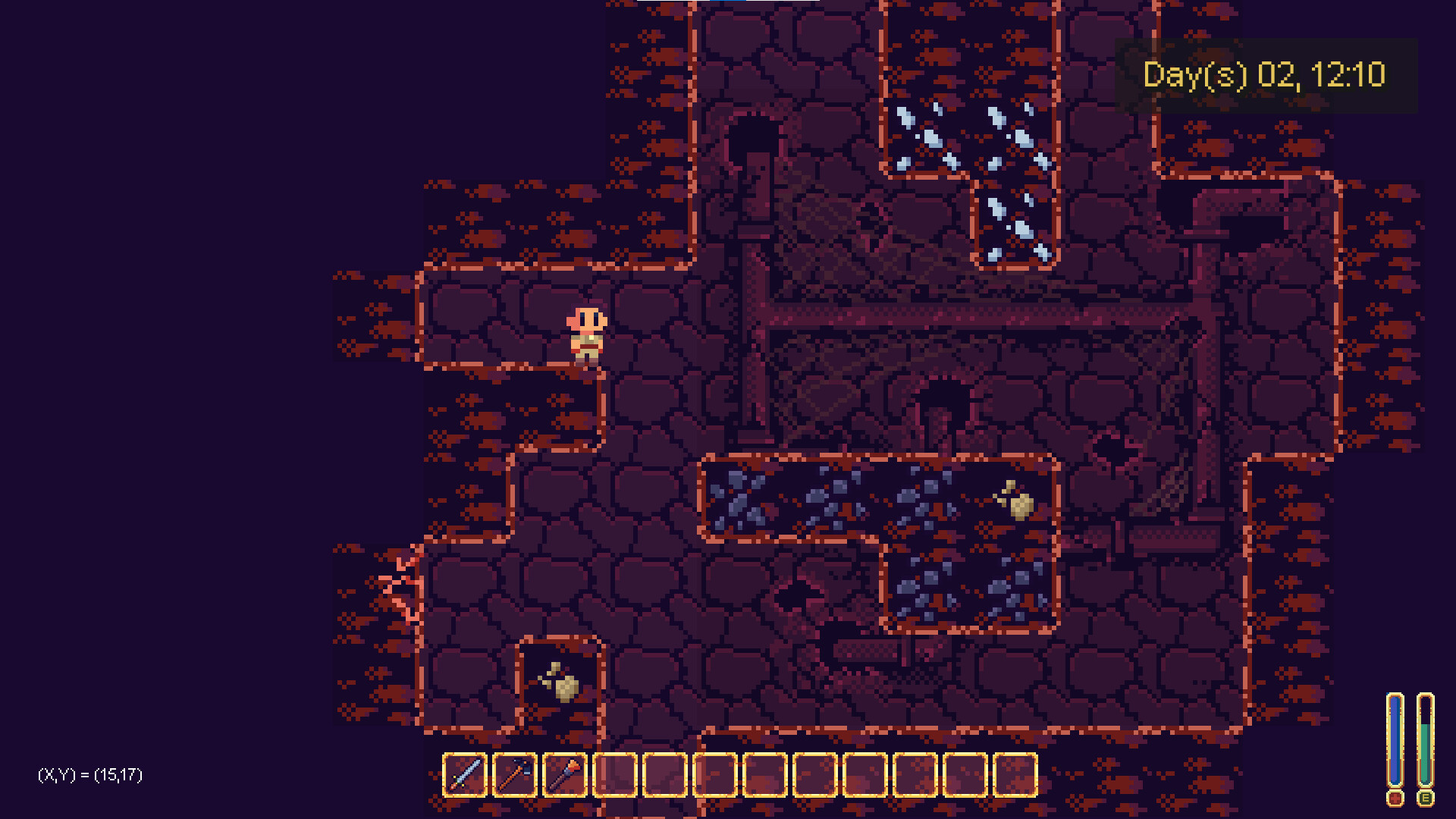1456x819 pixels.
Task: Click the player character standing on the ledge
Action: (x=585, y=334)
